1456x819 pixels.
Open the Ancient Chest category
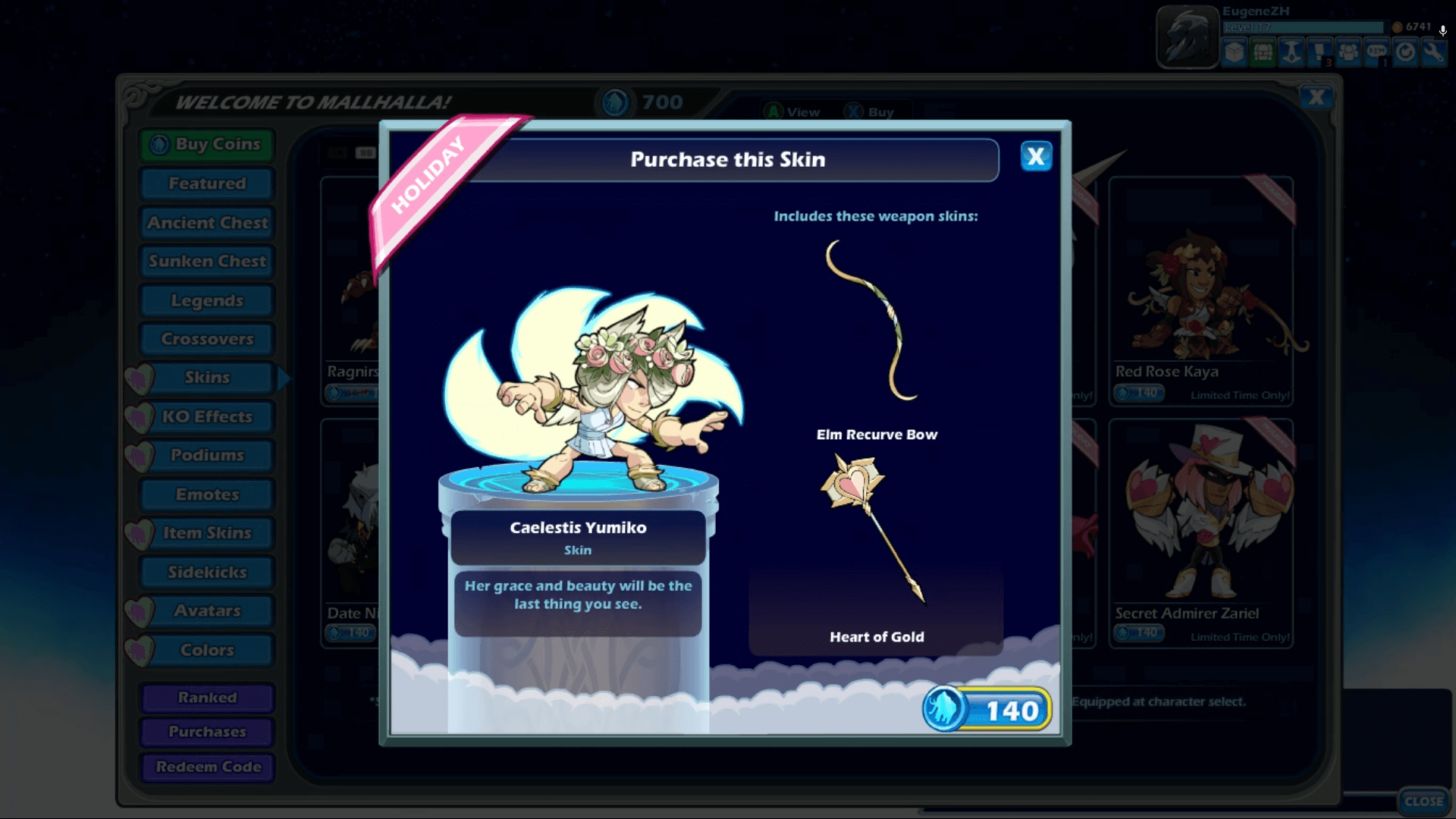(x=207, y=223)
